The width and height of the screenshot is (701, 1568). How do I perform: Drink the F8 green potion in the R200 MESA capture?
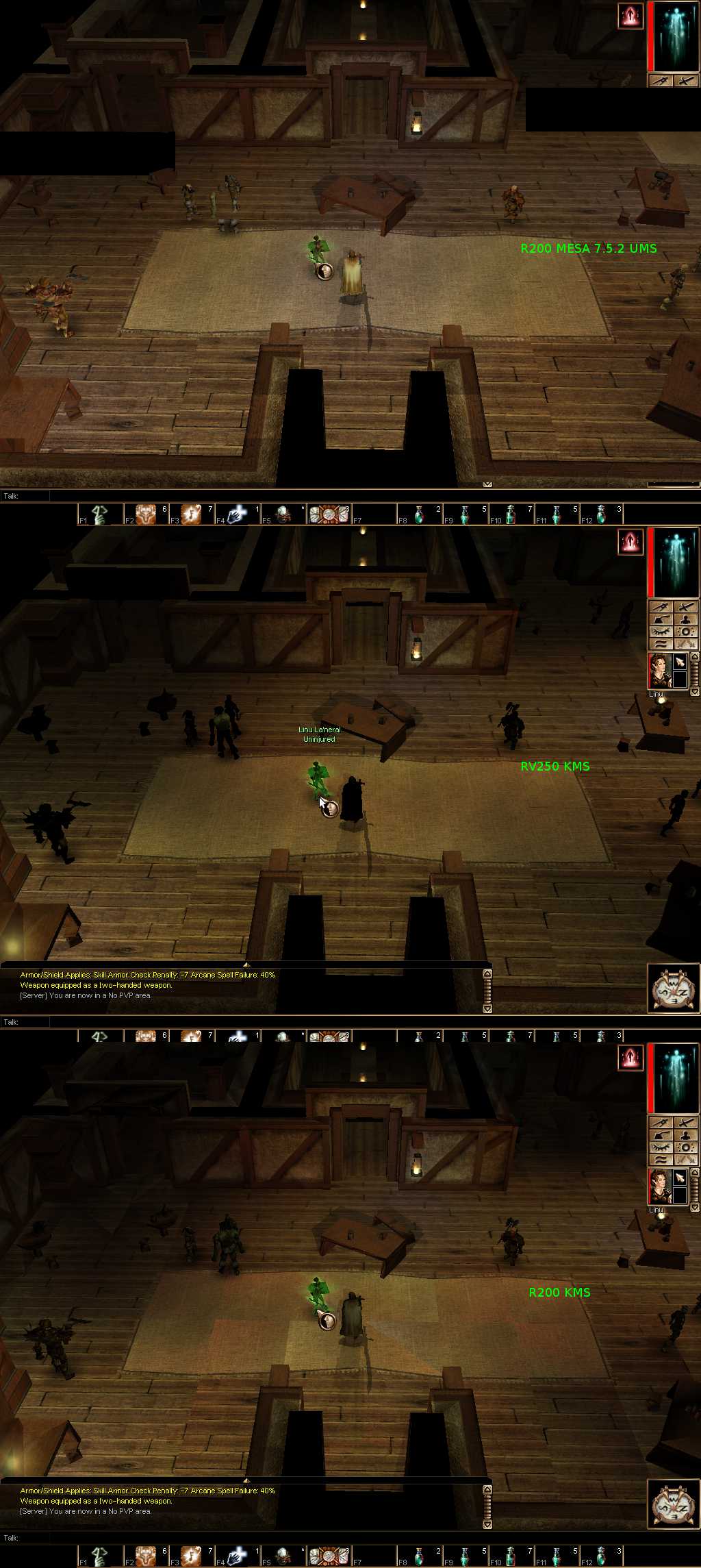coord(419,514)
